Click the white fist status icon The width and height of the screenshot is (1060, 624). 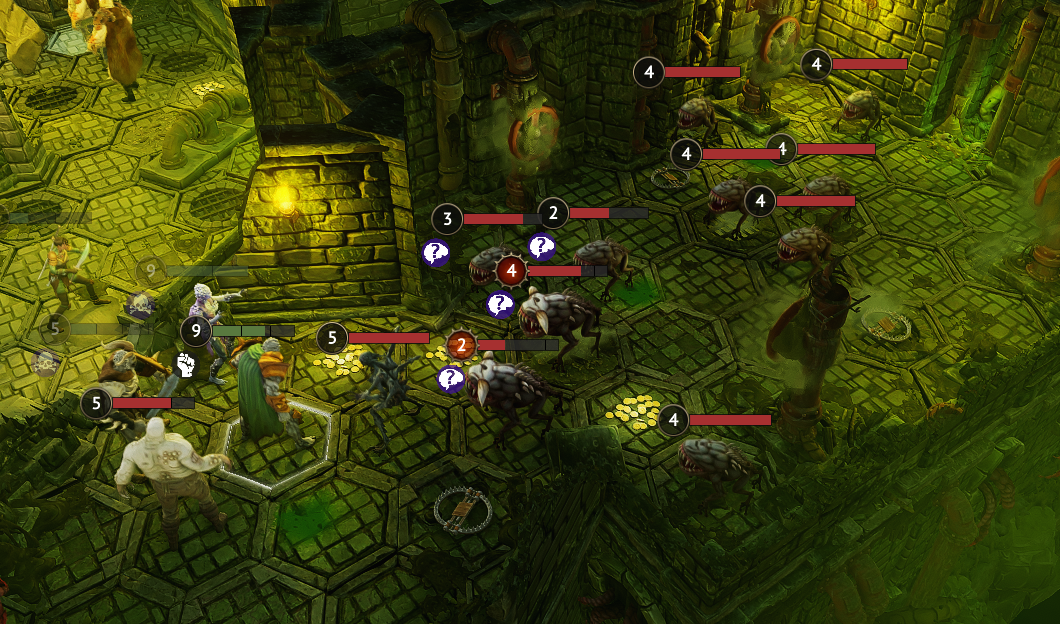point(184,365)
